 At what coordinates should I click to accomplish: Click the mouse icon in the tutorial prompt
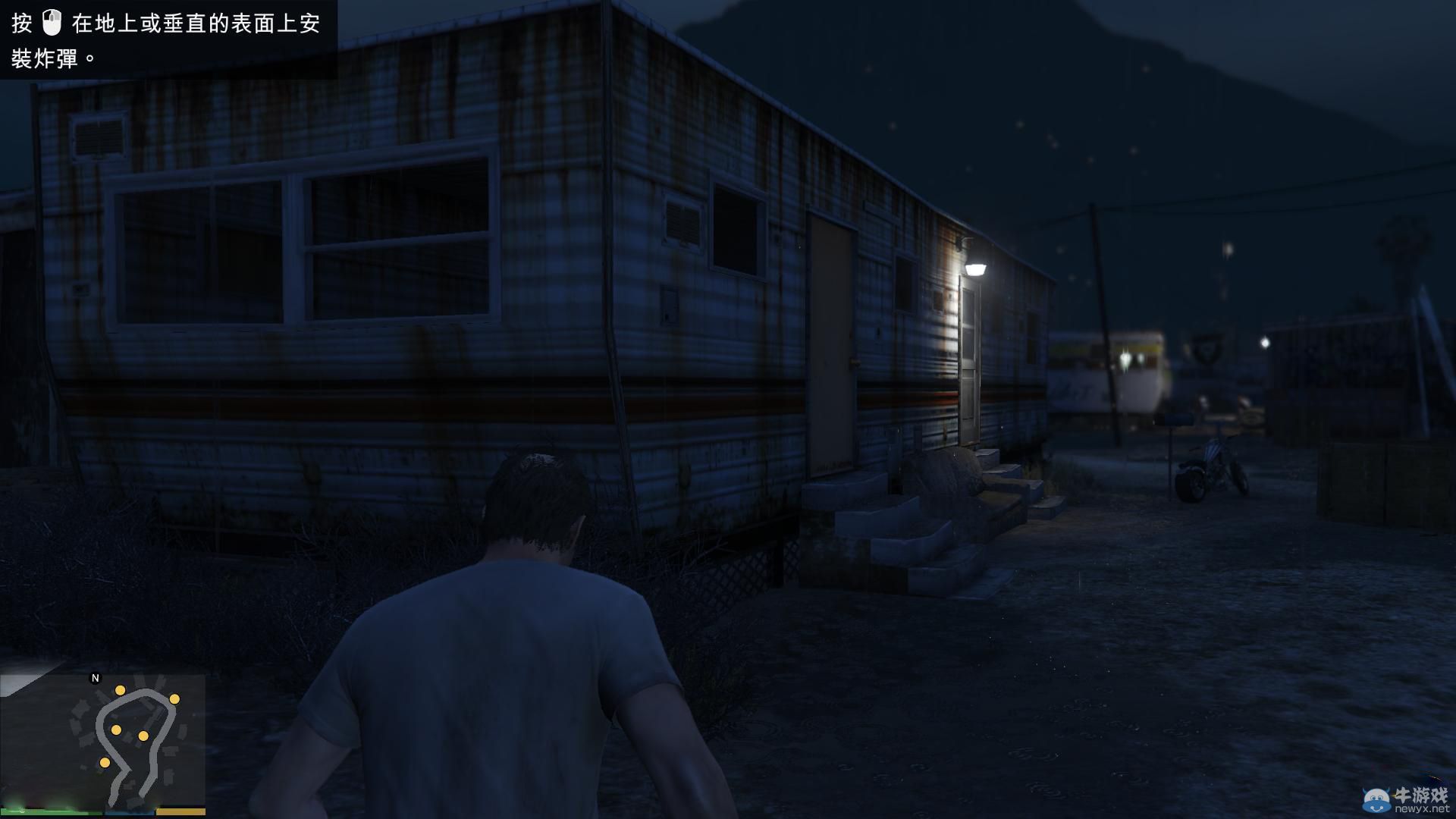click(x=52, y=24)
